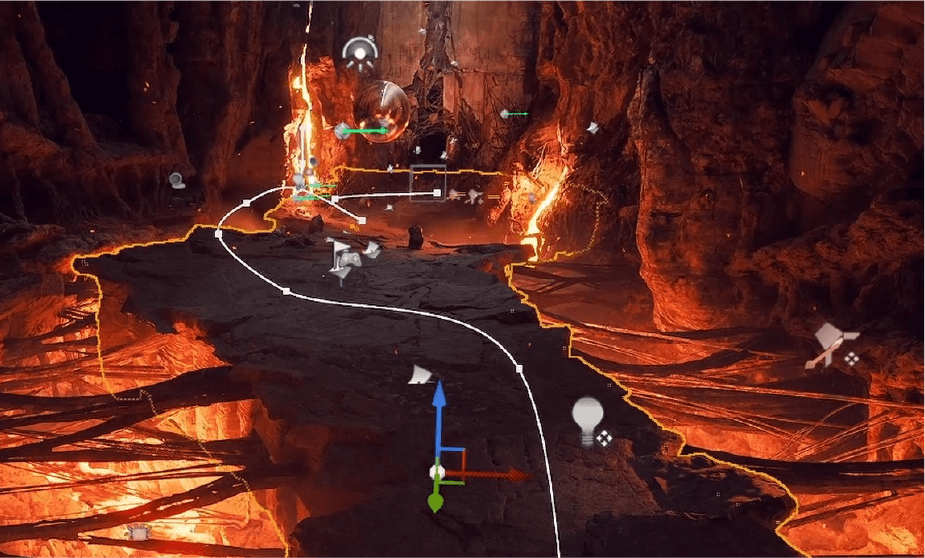The image size is (925, 558).
Task: Click the green axis handle of the gizmo
Action: coord(435,502)
